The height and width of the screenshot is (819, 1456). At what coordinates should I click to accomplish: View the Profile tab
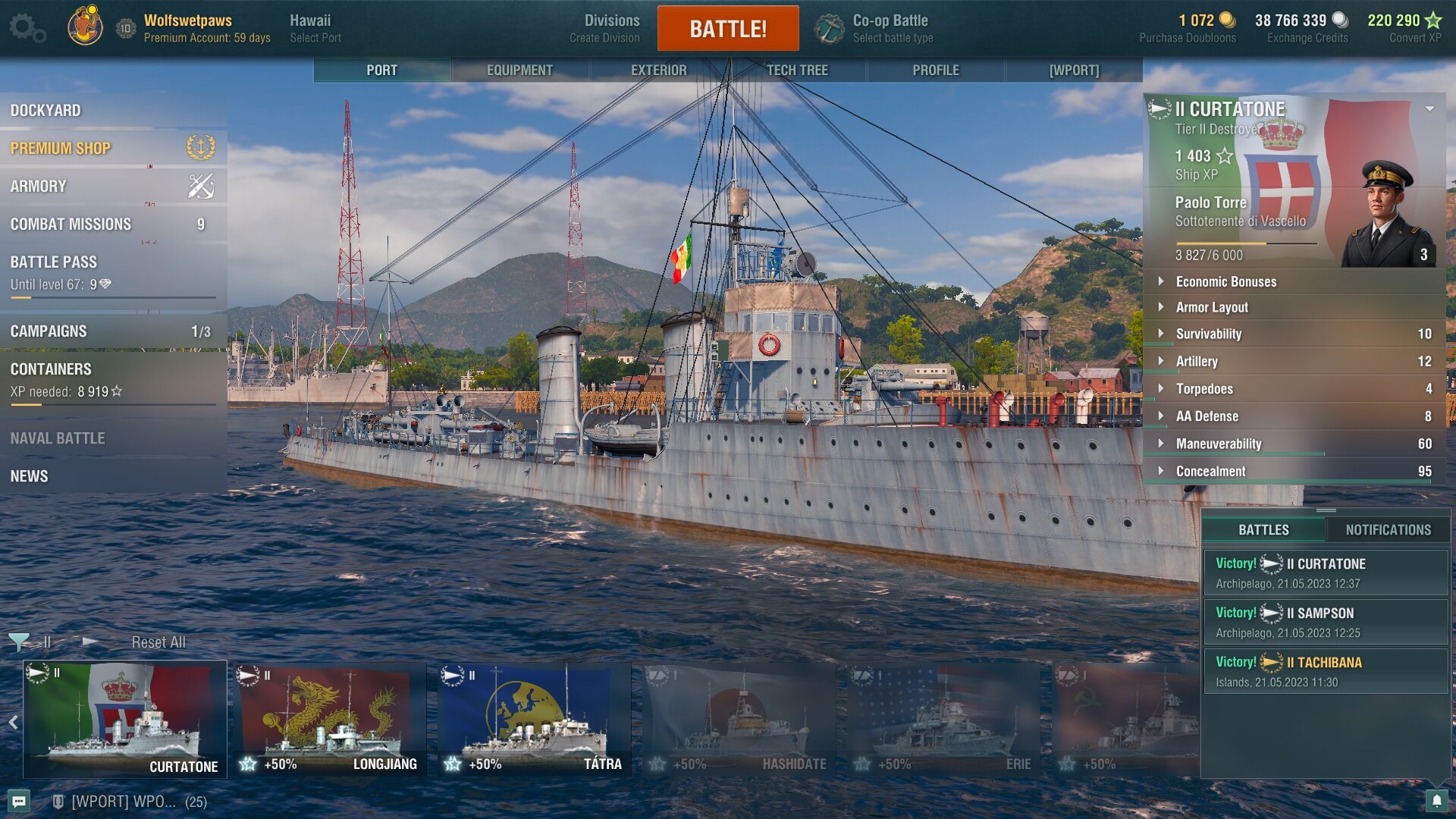pos(935,70)
